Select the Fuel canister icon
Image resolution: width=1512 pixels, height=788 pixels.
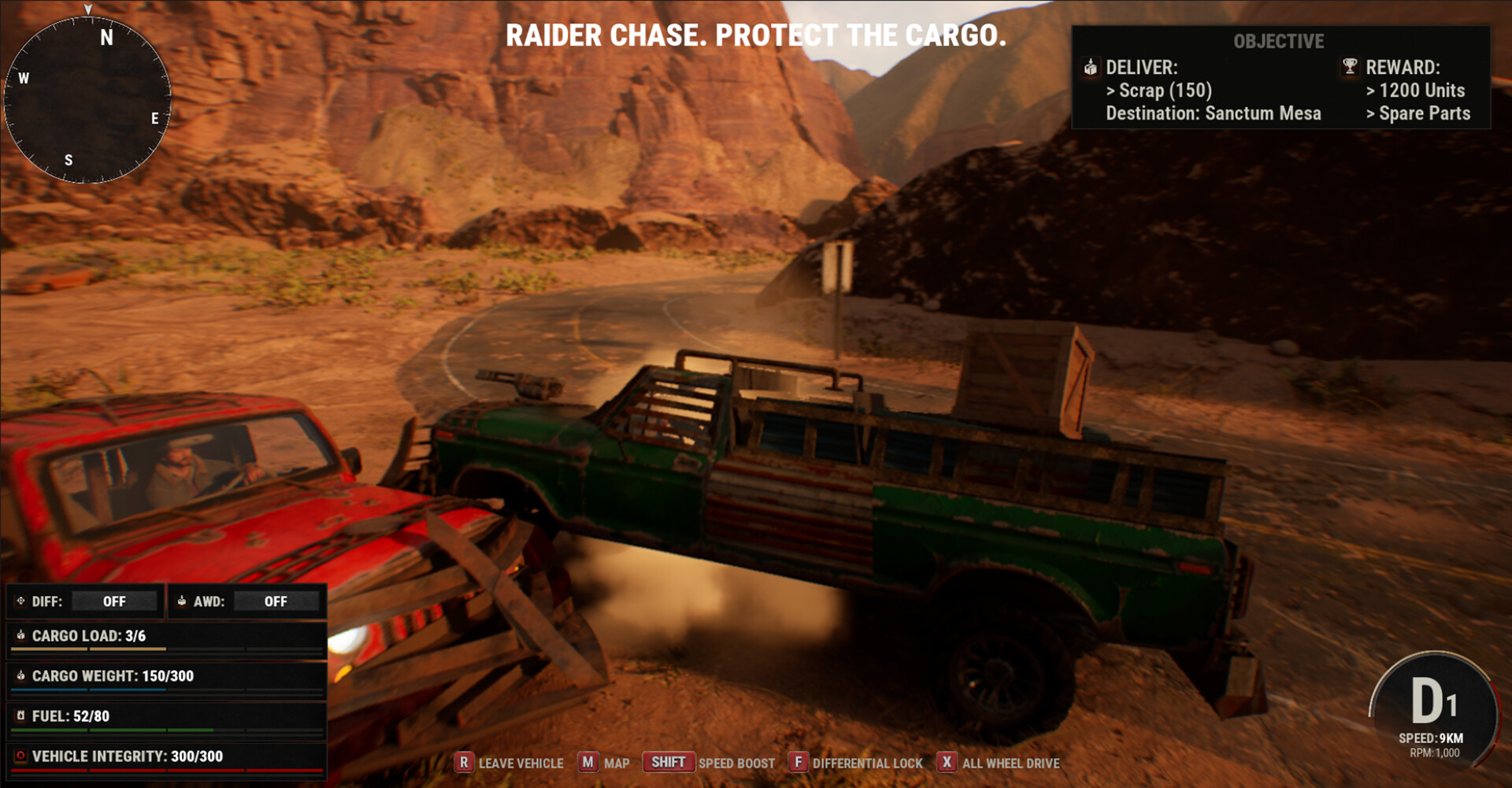click(x=20, y=716)
